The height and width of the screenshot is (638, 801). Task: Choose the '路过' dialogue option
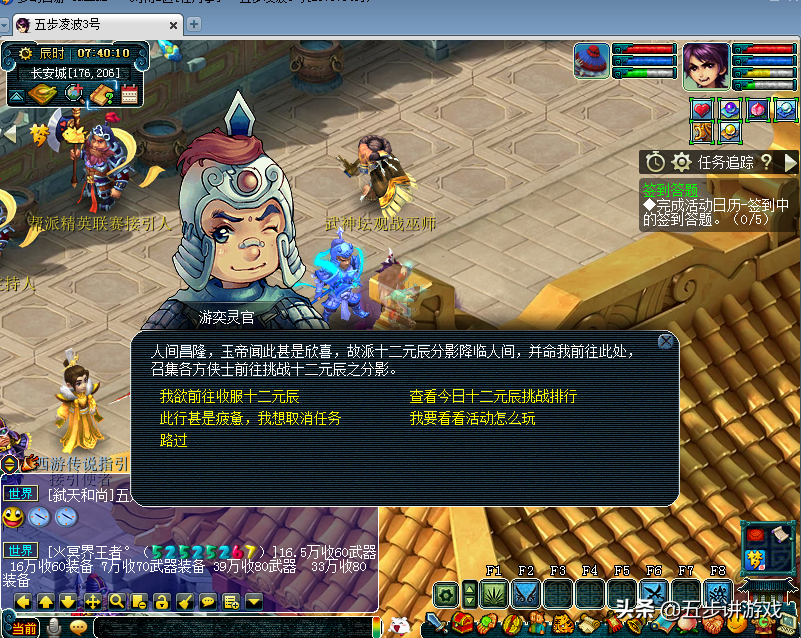click(x=174, y=440)
